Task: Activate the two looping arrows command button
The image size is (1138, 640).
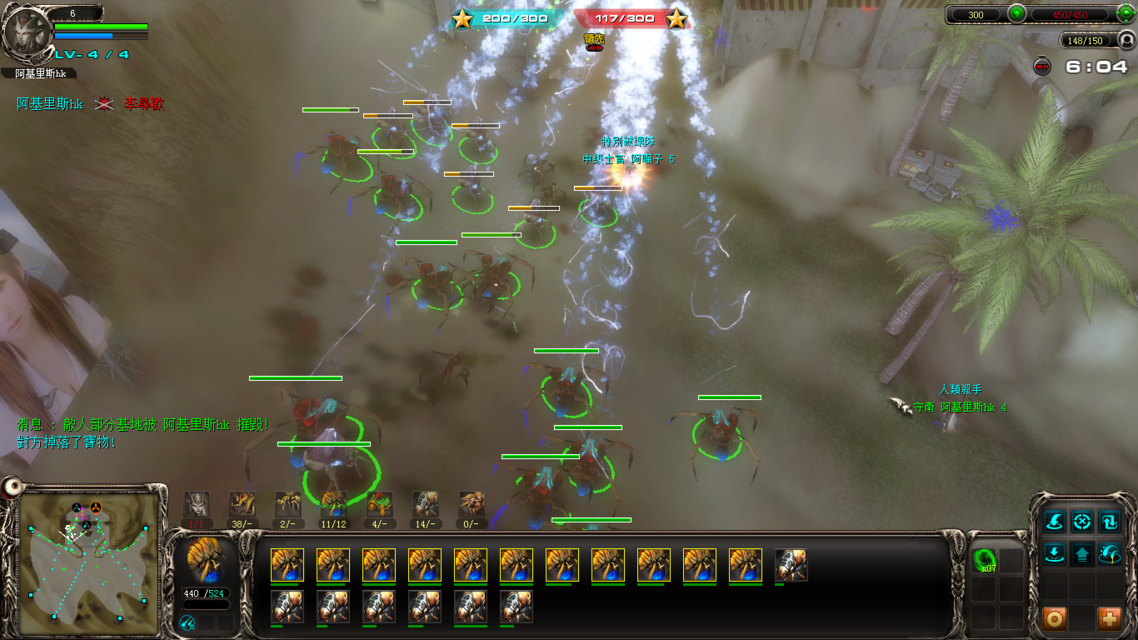Action: [x=1109, y=522]
